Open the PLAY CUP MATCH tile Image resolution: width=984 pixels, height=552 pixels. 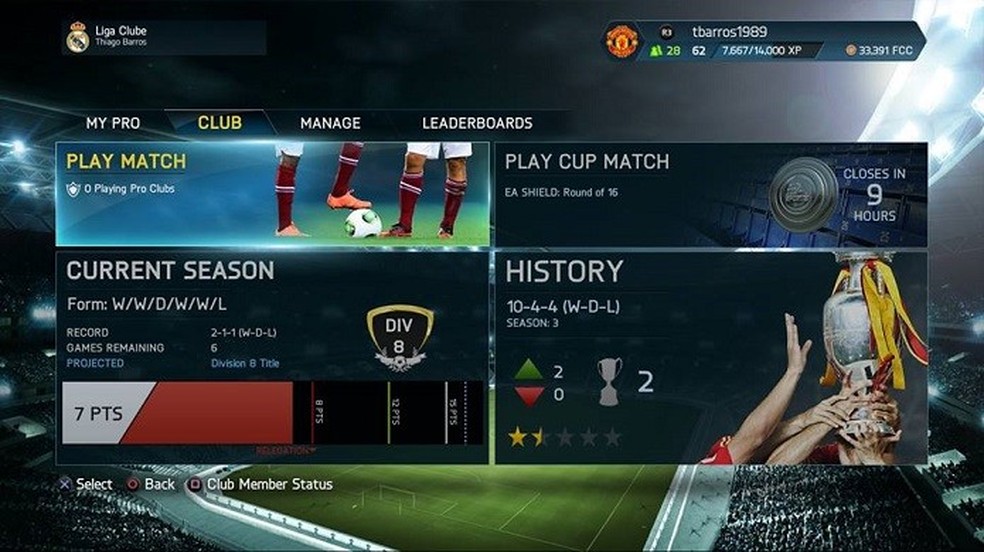coord(710,194)
